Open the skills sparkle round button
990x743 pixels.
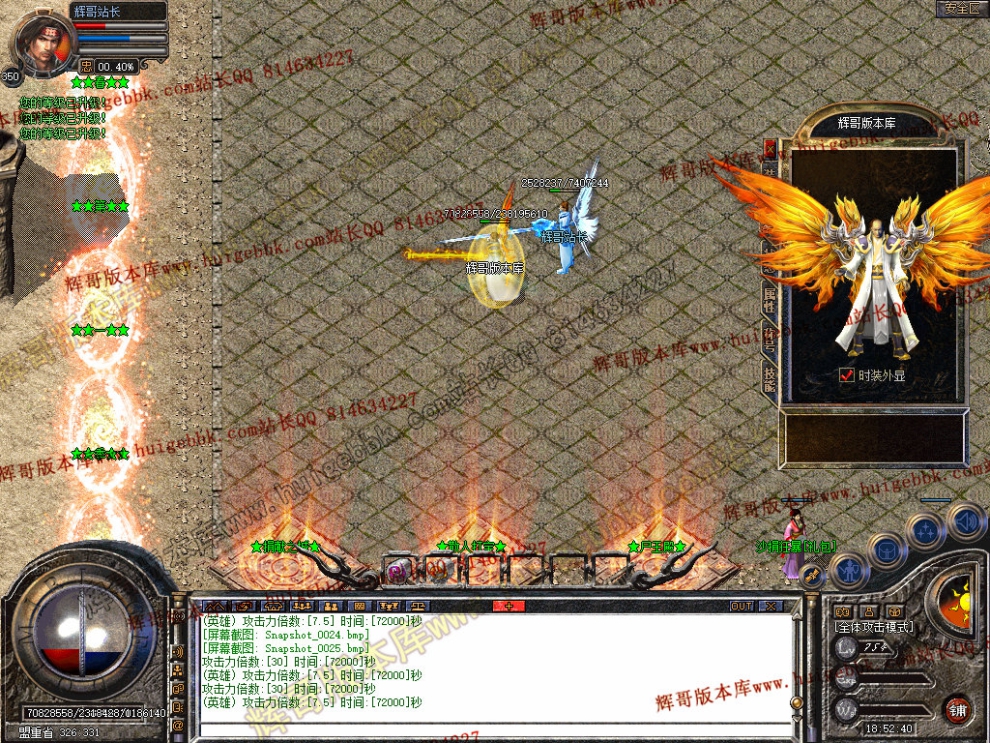926,530
